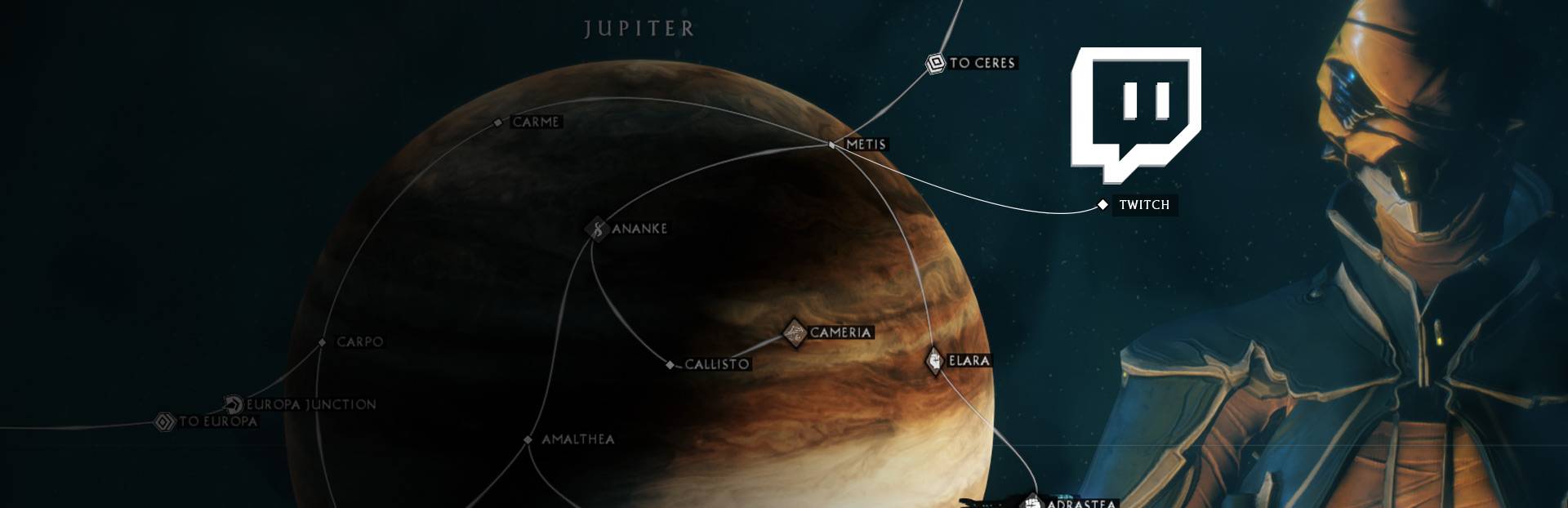The height and width of the screenshot is (508, 1568).
Task: Open the Elara mission node
Action: coord(934,360)
